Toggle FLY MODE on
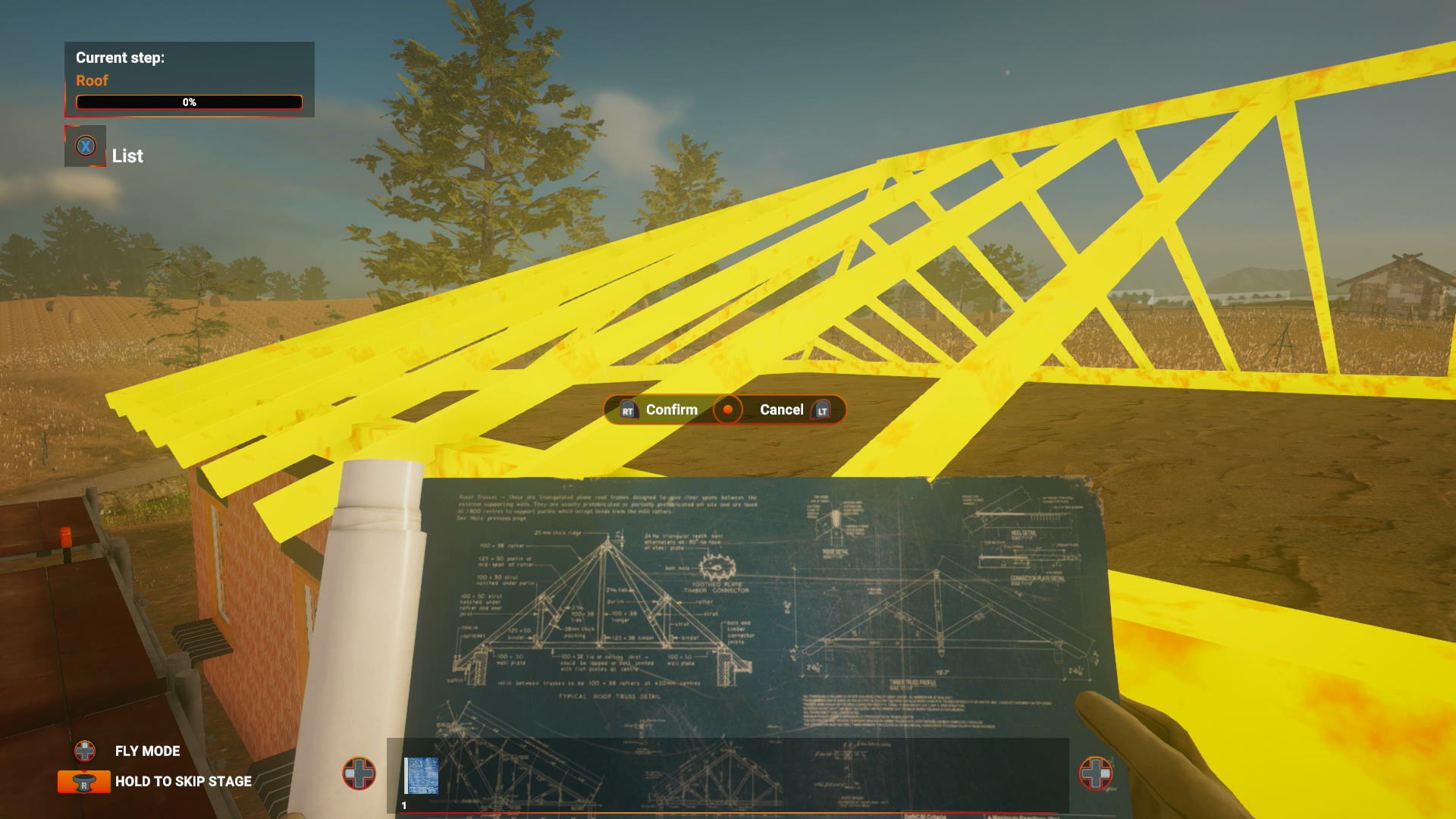Viewport: 1456px width, 819px height. (146, 752)
